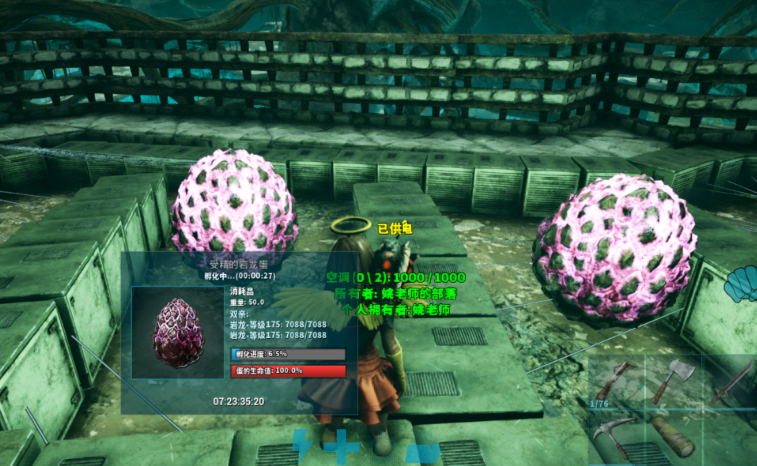
Task: Equip the sword from the hotbar
Action: tap(734, 380)
